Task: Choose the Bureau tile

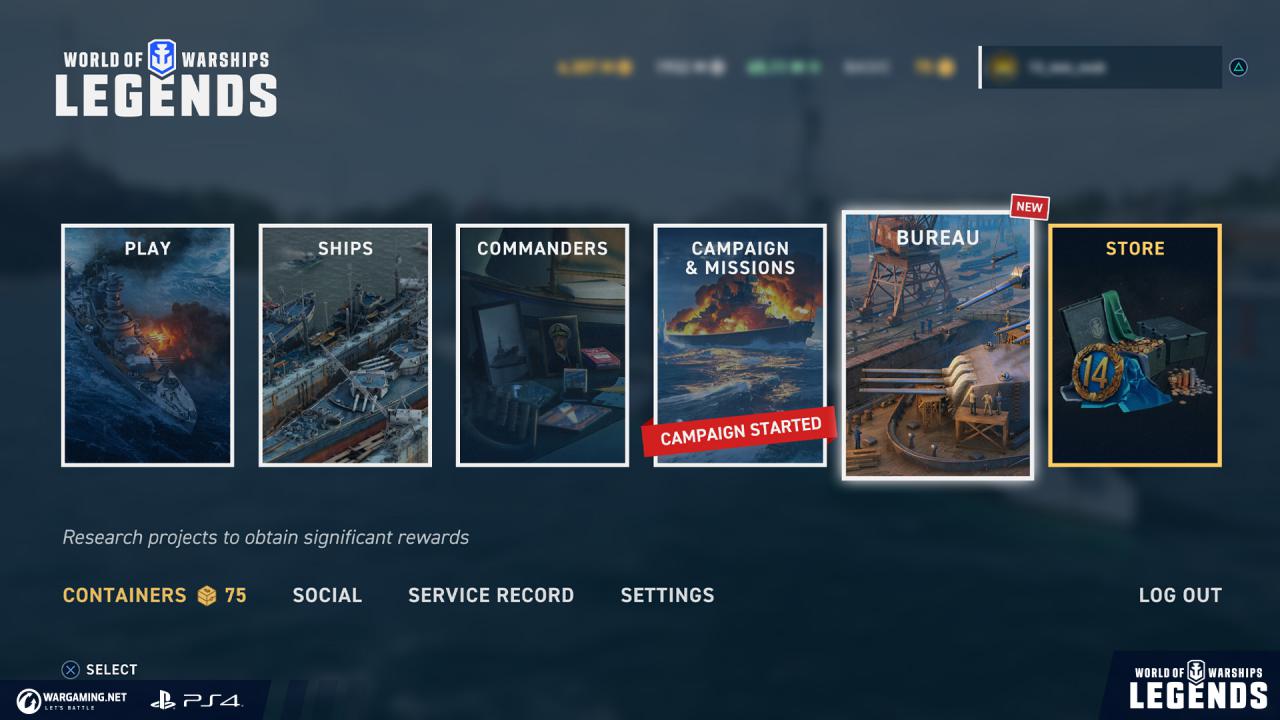Action: (937, 345)
